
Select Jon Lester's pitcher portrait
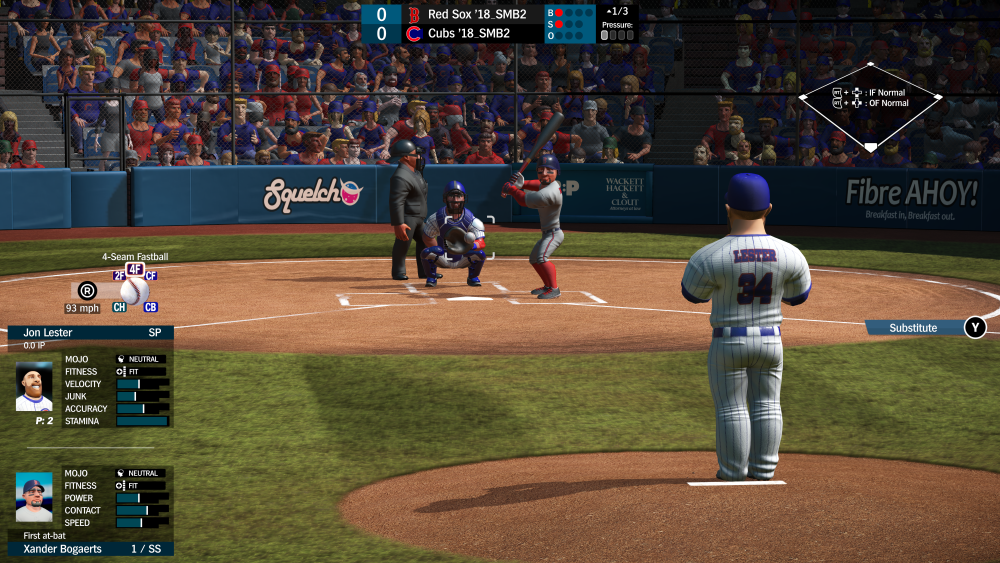tap(34, 386)
